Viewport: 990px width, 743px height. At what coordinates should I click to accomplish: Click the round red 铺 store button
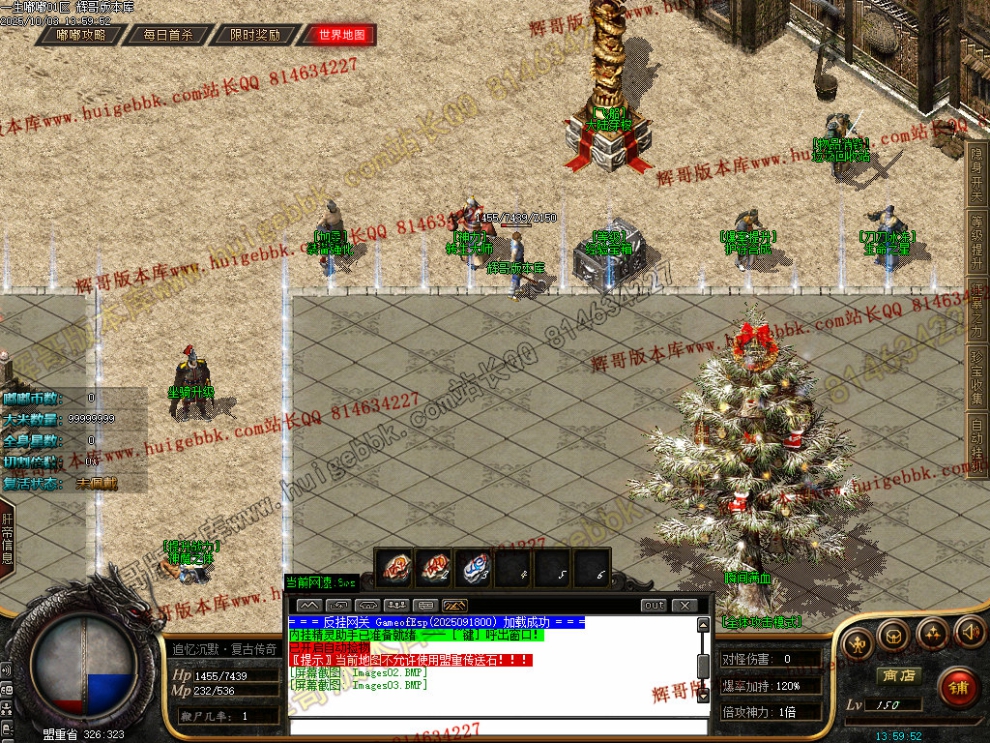[x=959, y=687]
